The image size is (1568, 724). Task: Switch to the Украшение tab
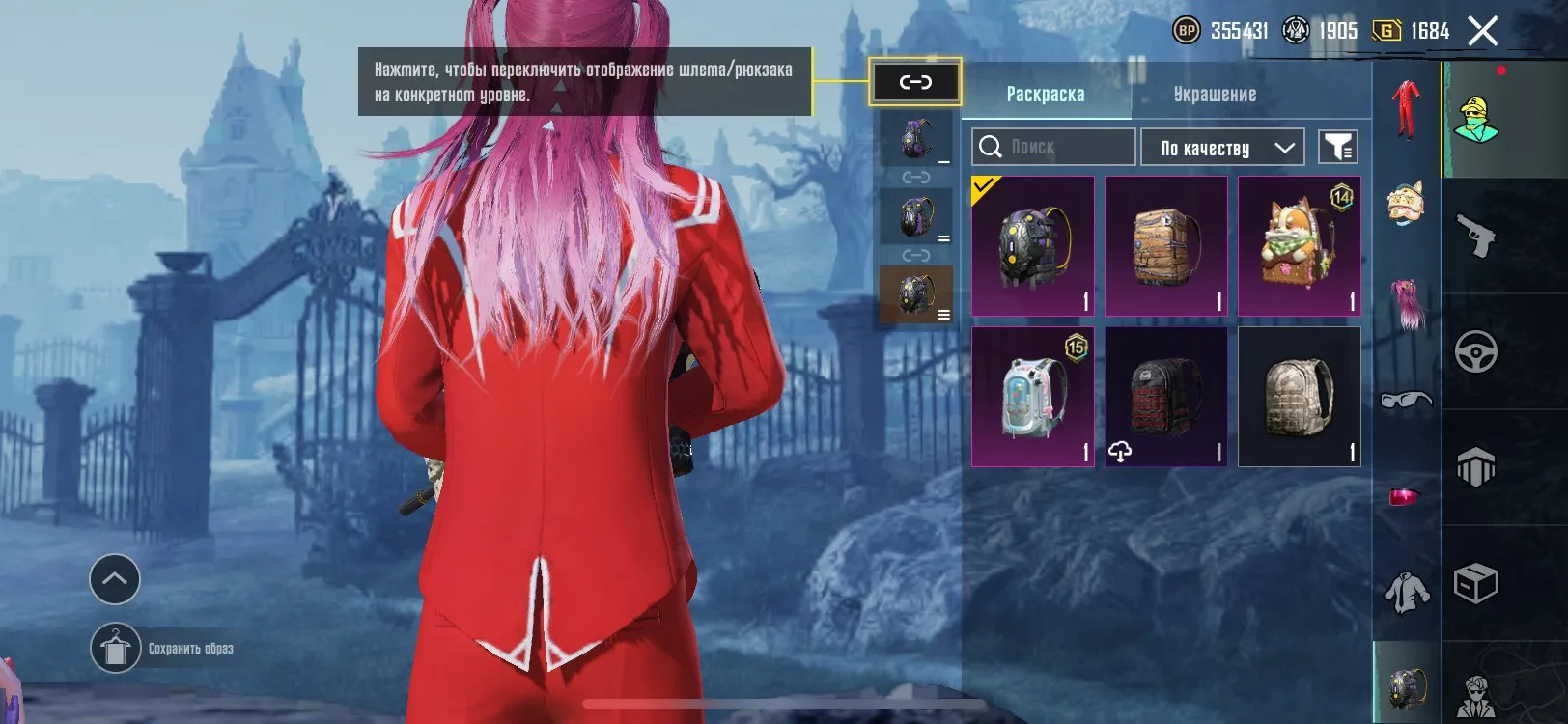(1215, 94)
